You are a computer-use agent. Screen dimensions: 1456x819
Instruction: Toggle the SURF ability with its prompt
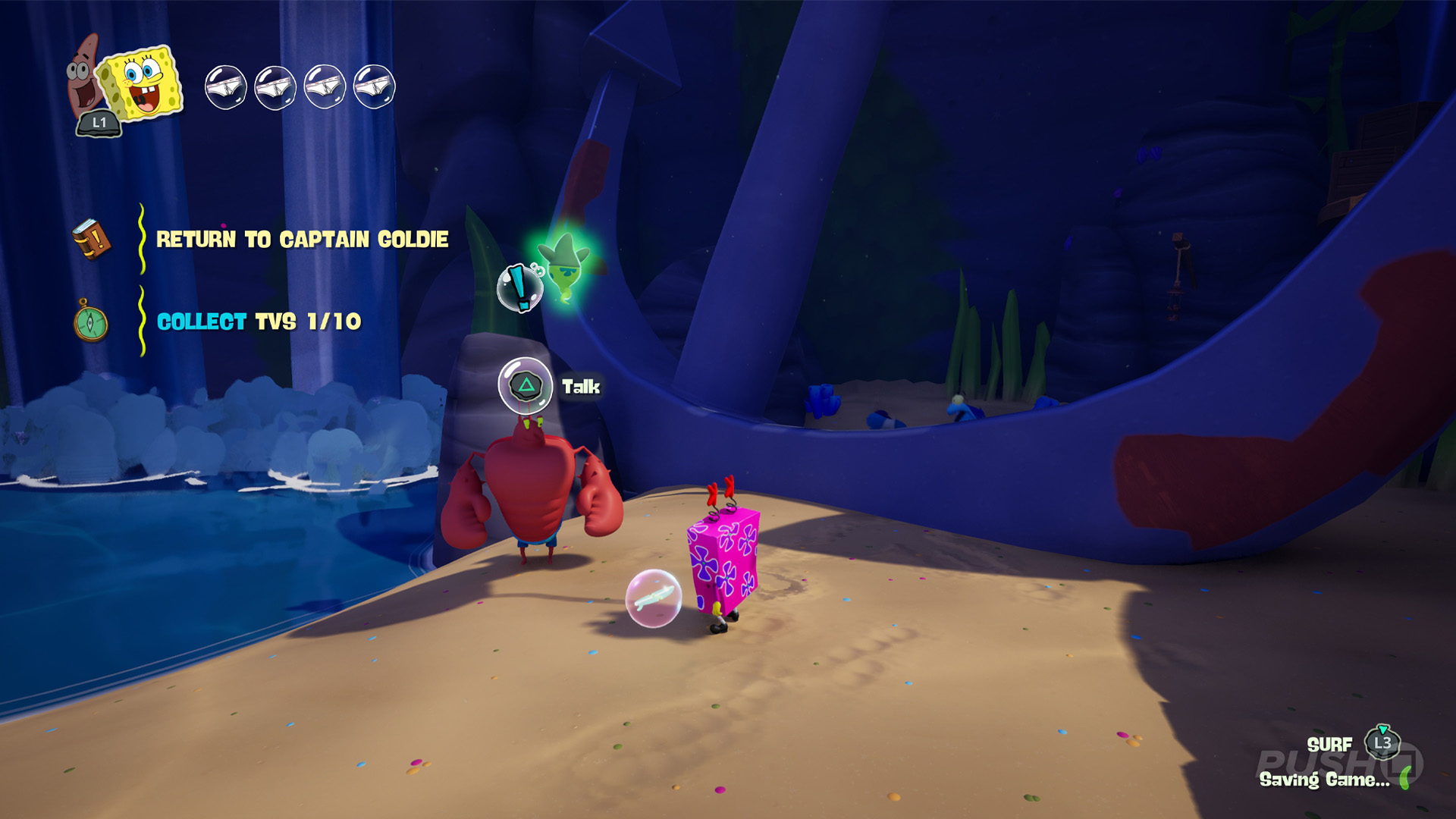(x=1332, y=745)
